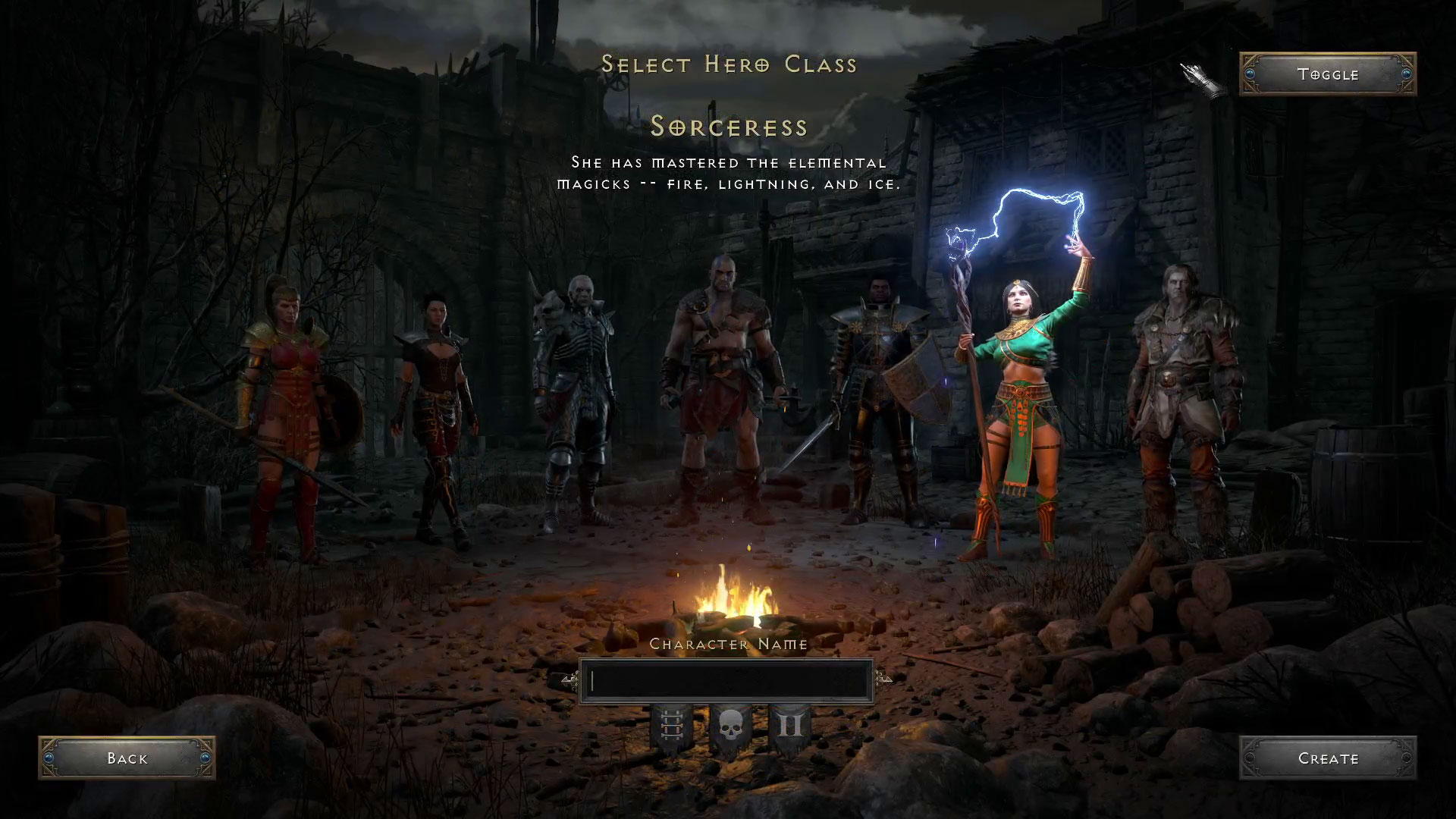Toggle the ladder banner icon
Viewport: 1456px width, 819px height.
point(671,728)
